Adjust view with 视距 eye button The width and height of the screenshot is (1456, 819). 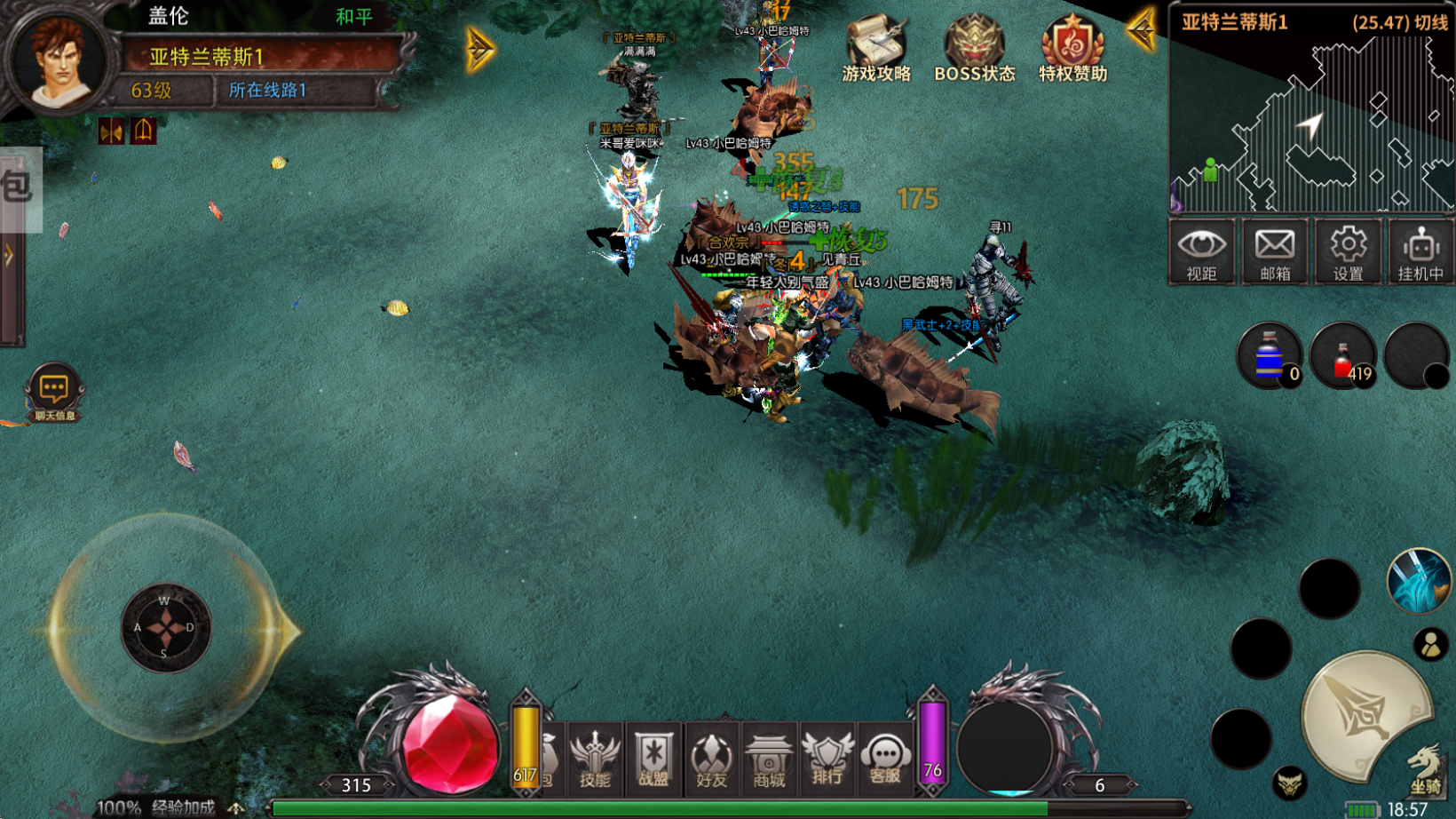[1201, 252]
